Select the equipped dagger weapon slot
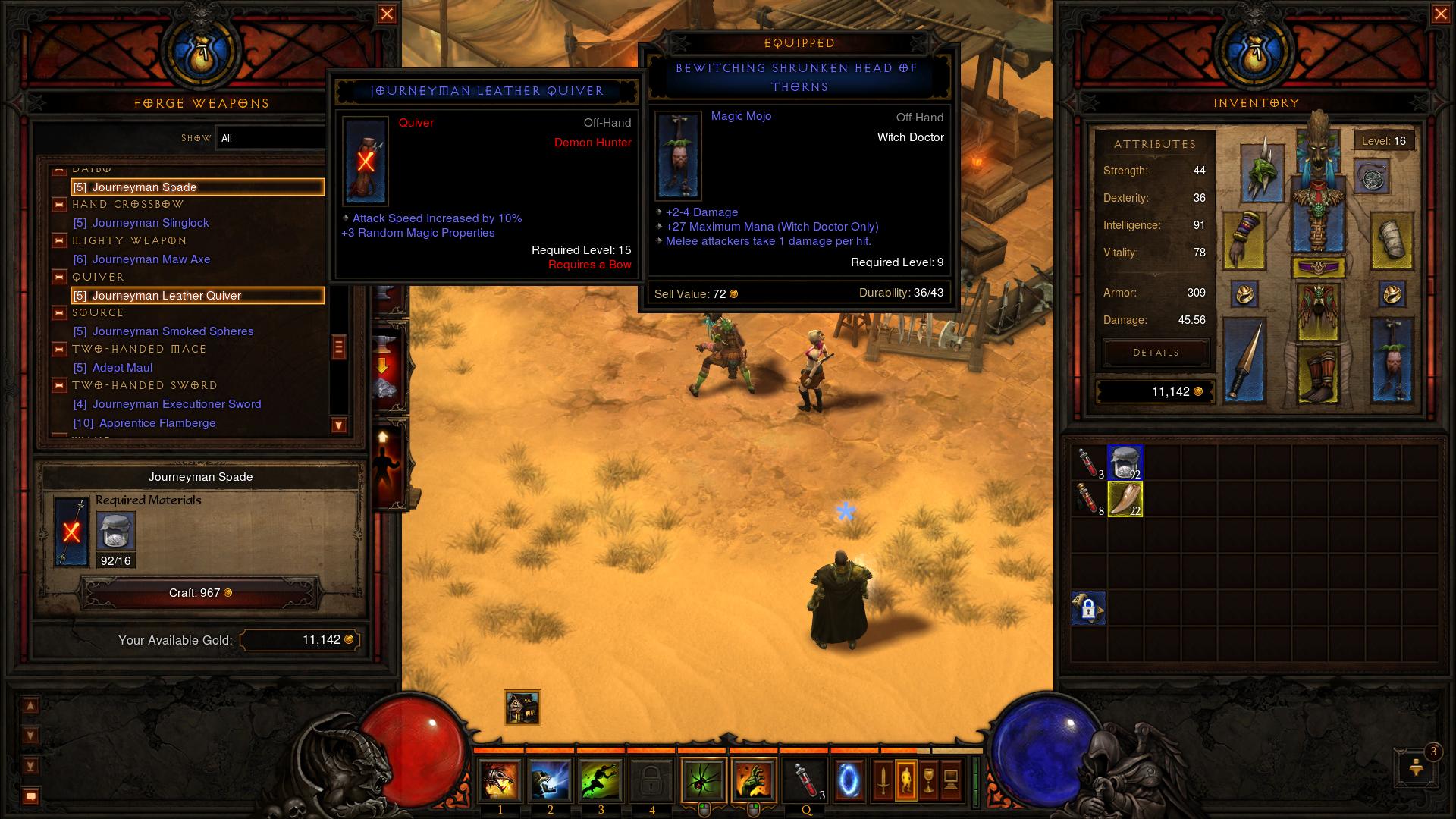Screen dimensions: 1456x819 click(1244, 359)
